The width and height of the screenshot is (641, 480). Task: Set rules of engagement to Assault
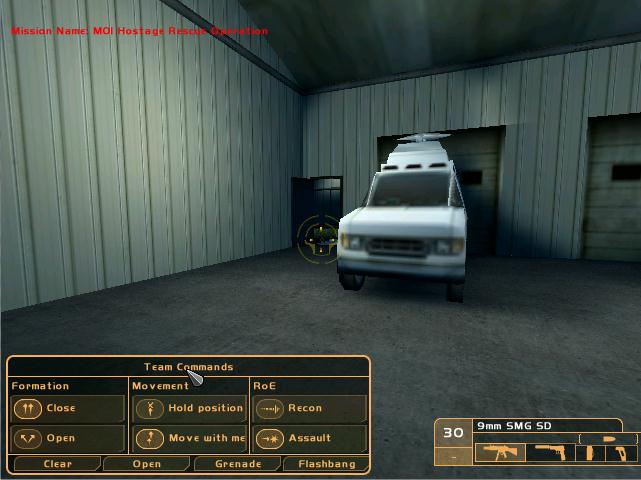[309, 438]
